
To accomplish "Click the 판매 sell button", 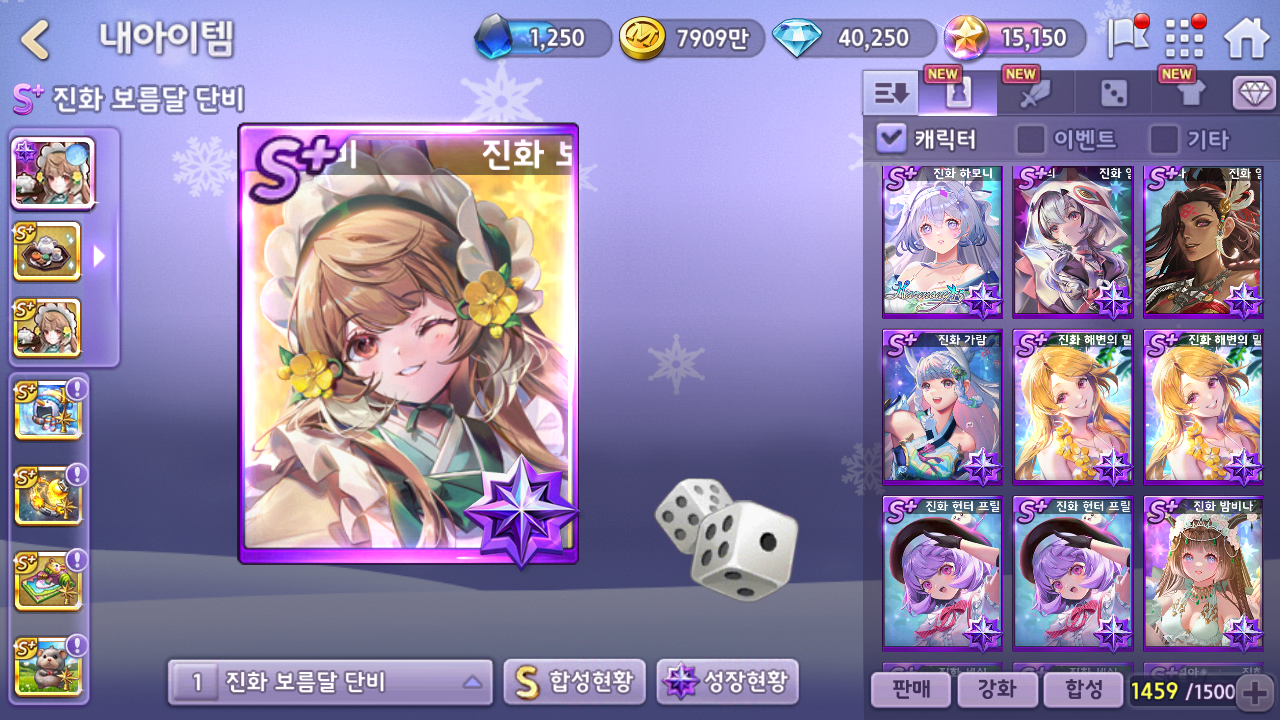I will (x=909, y=689).
